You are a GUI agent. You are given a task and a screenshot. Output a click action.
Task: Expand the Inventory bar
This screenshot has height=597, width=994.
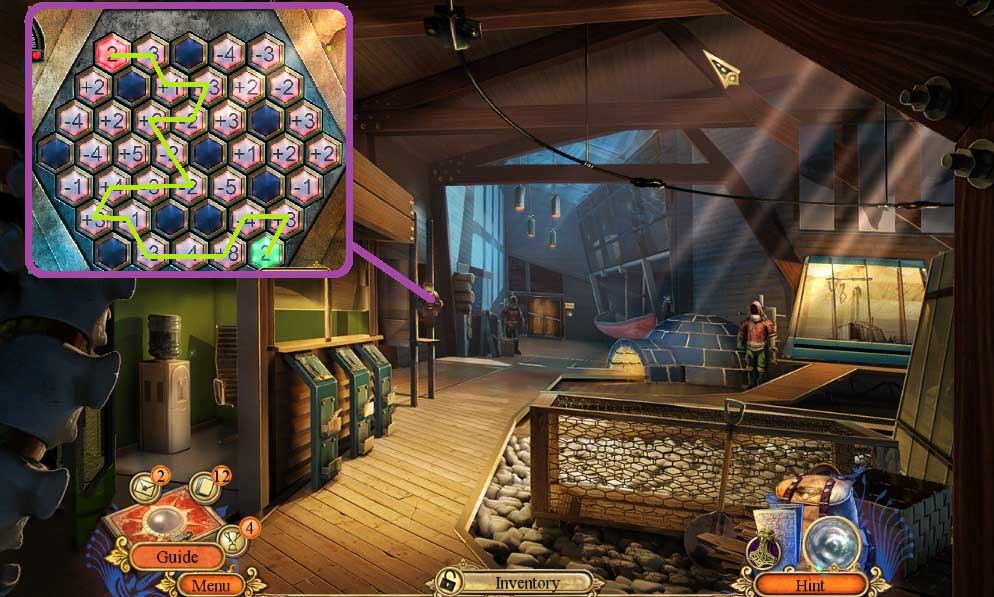527,582
